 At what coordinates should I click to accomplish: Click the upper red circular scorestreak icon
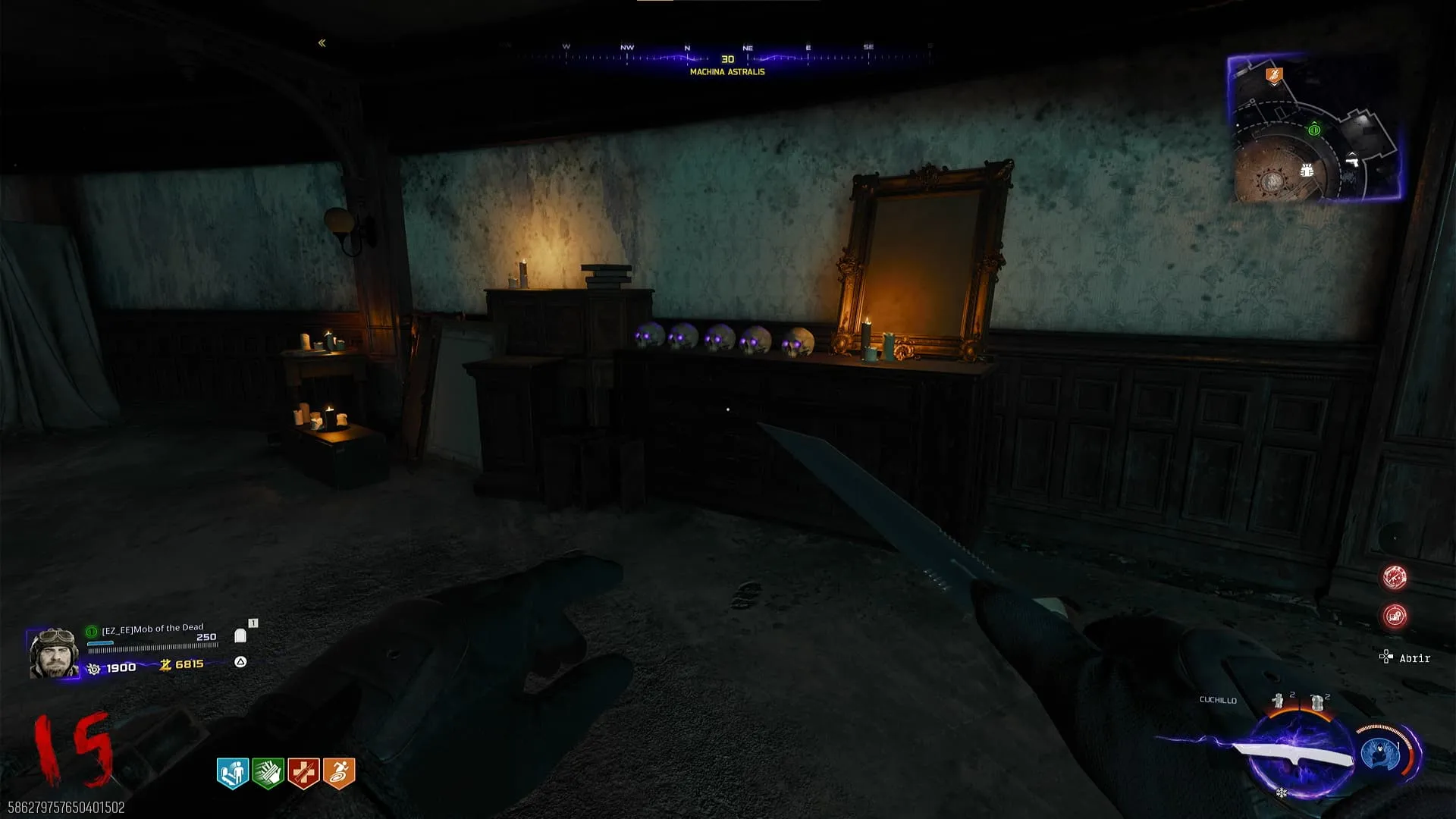(x=1395, y=577)
